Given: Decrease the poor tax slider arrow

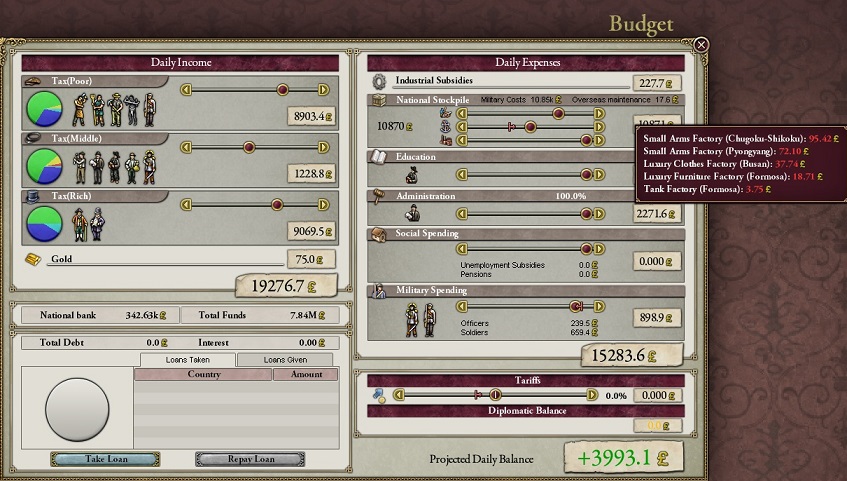Looking at the screenshot, I should point(185,89).
